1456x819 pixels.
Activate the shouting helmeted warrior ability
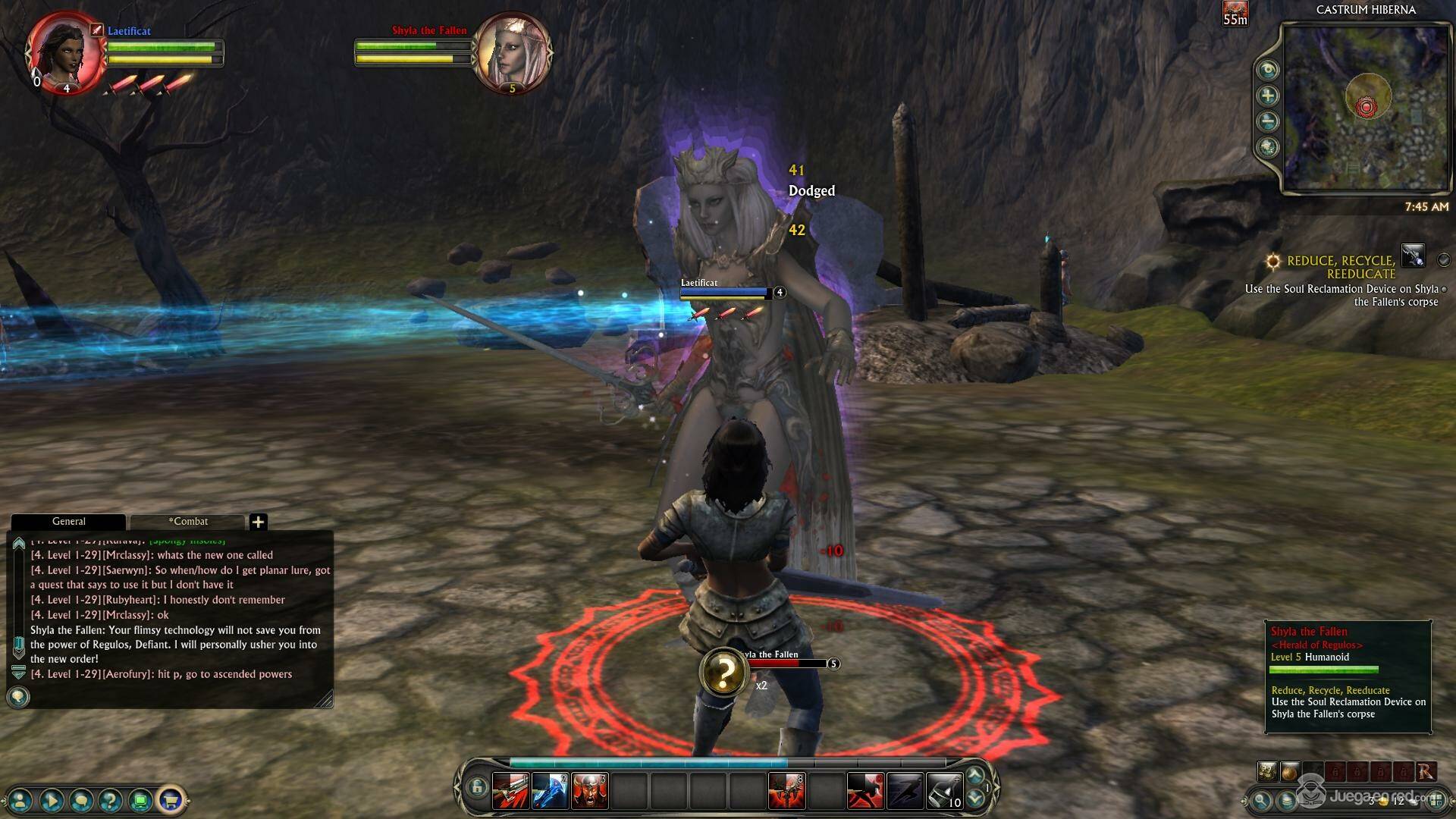589,791
